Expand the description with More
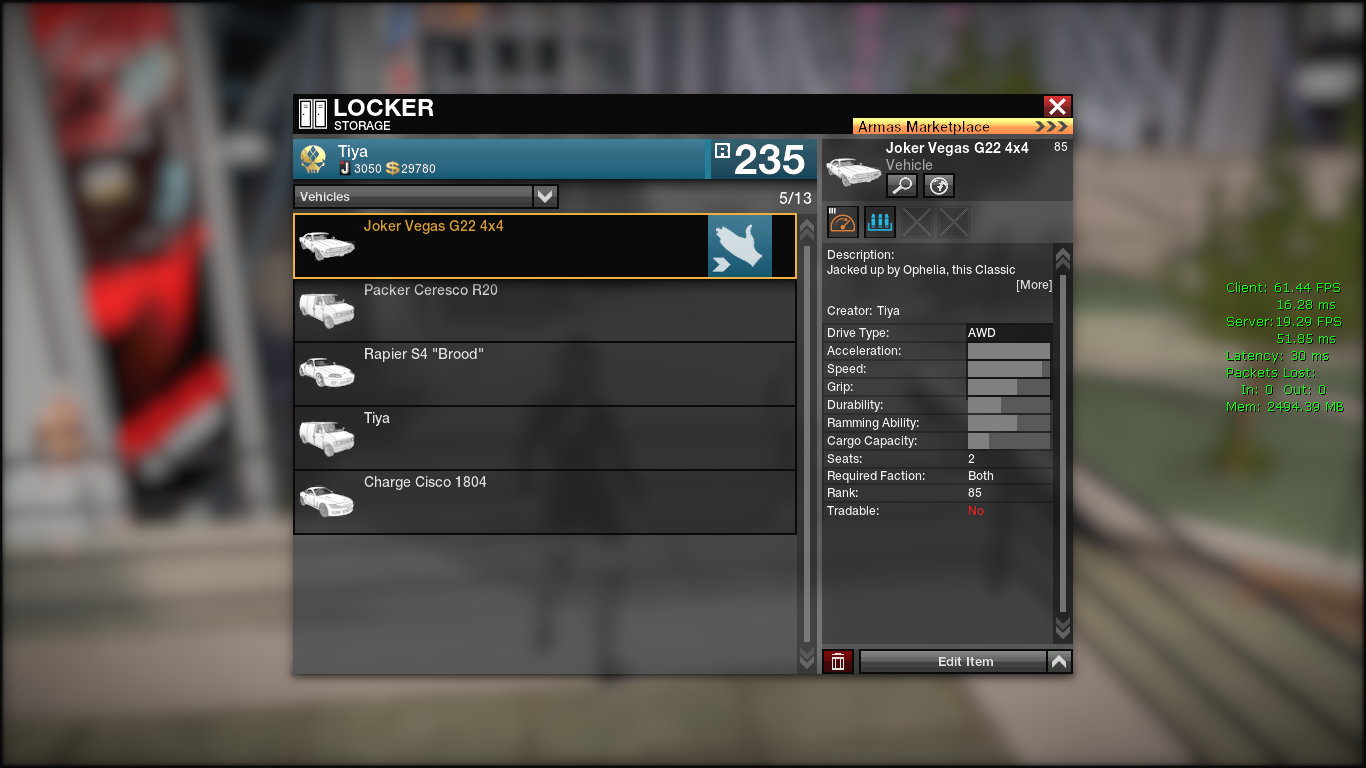 pos(1034,285)
